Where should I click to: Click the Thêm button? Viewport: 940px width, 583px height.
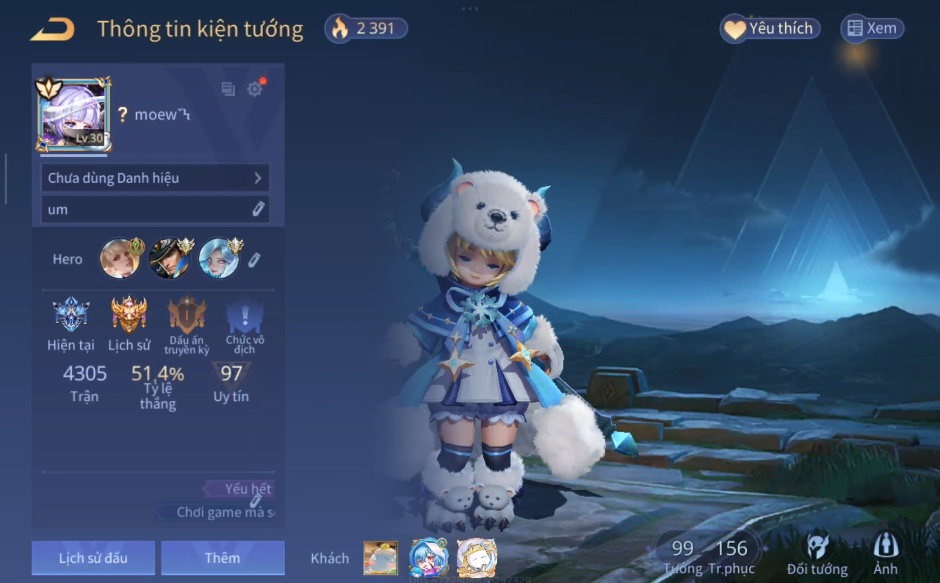point(222,558)
